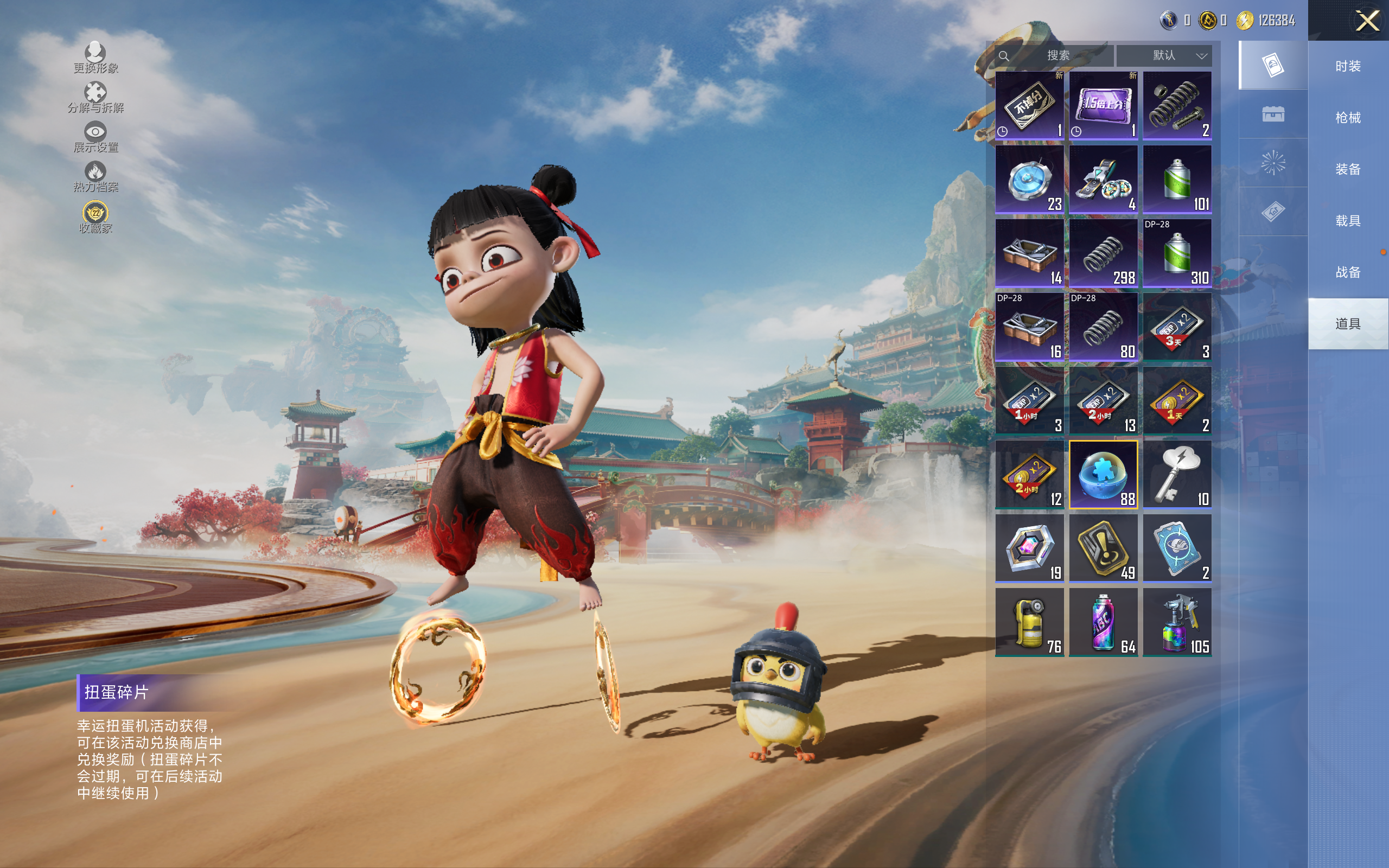Choose the gacha fragment capsule item
Viewport: 1389px width, 868px height.
[x=1103, y=475]
